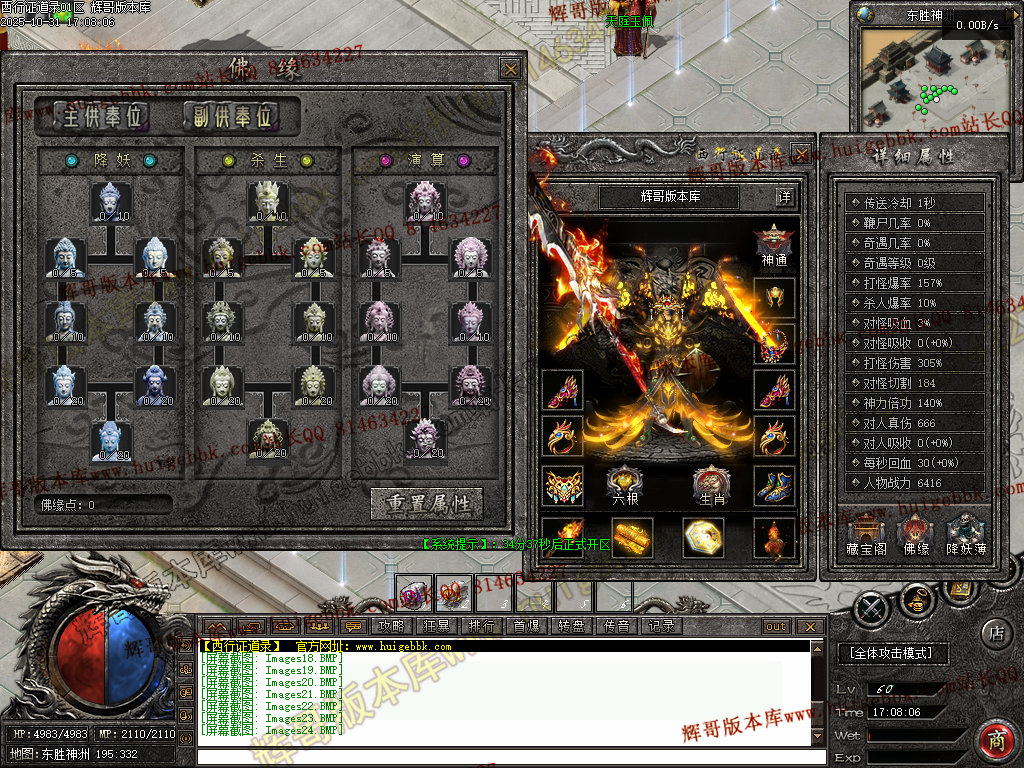This screenshot has height=768, width=1024.
Task: Select the 神通 icon
Action: [x=774, y=245]
